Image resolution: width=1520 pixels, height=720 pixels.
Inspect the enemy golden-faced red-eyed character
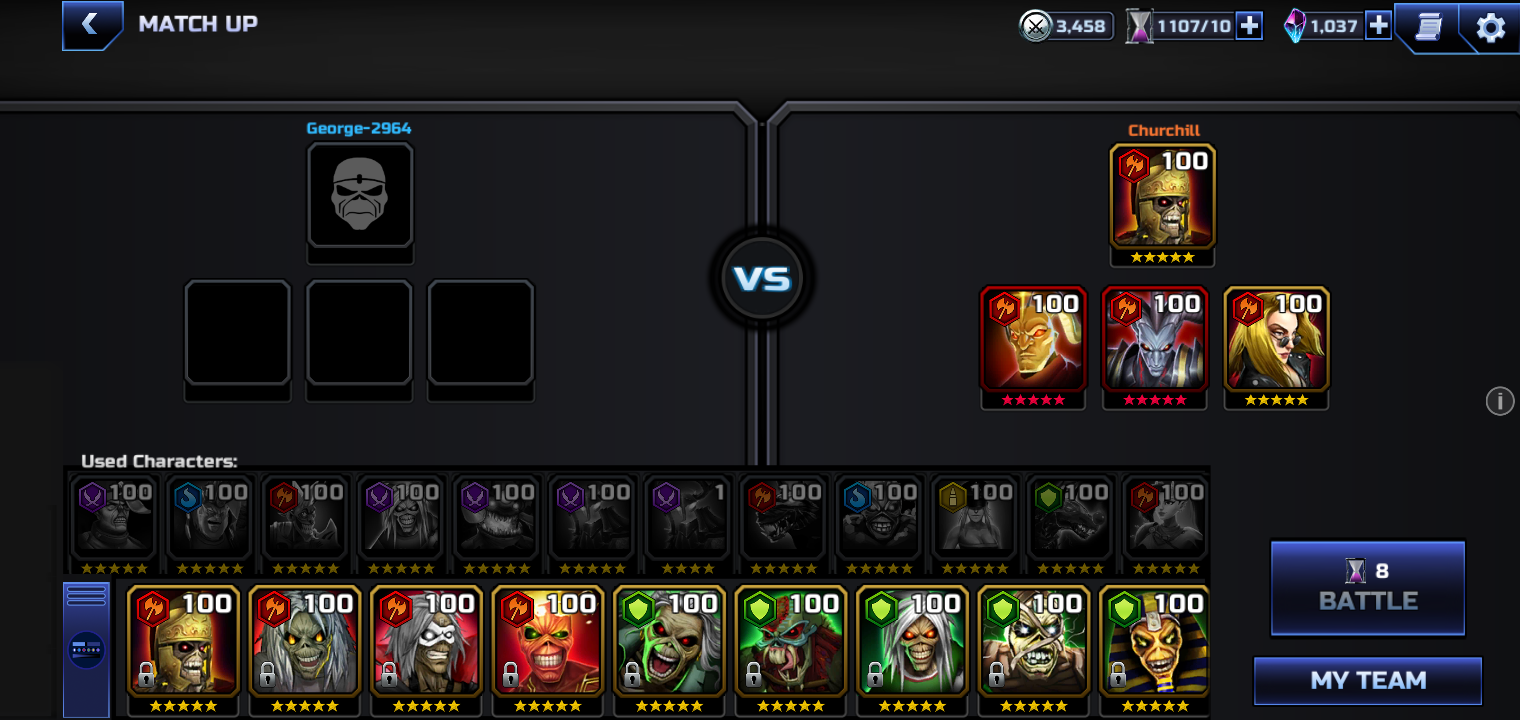coord(1032,338)
